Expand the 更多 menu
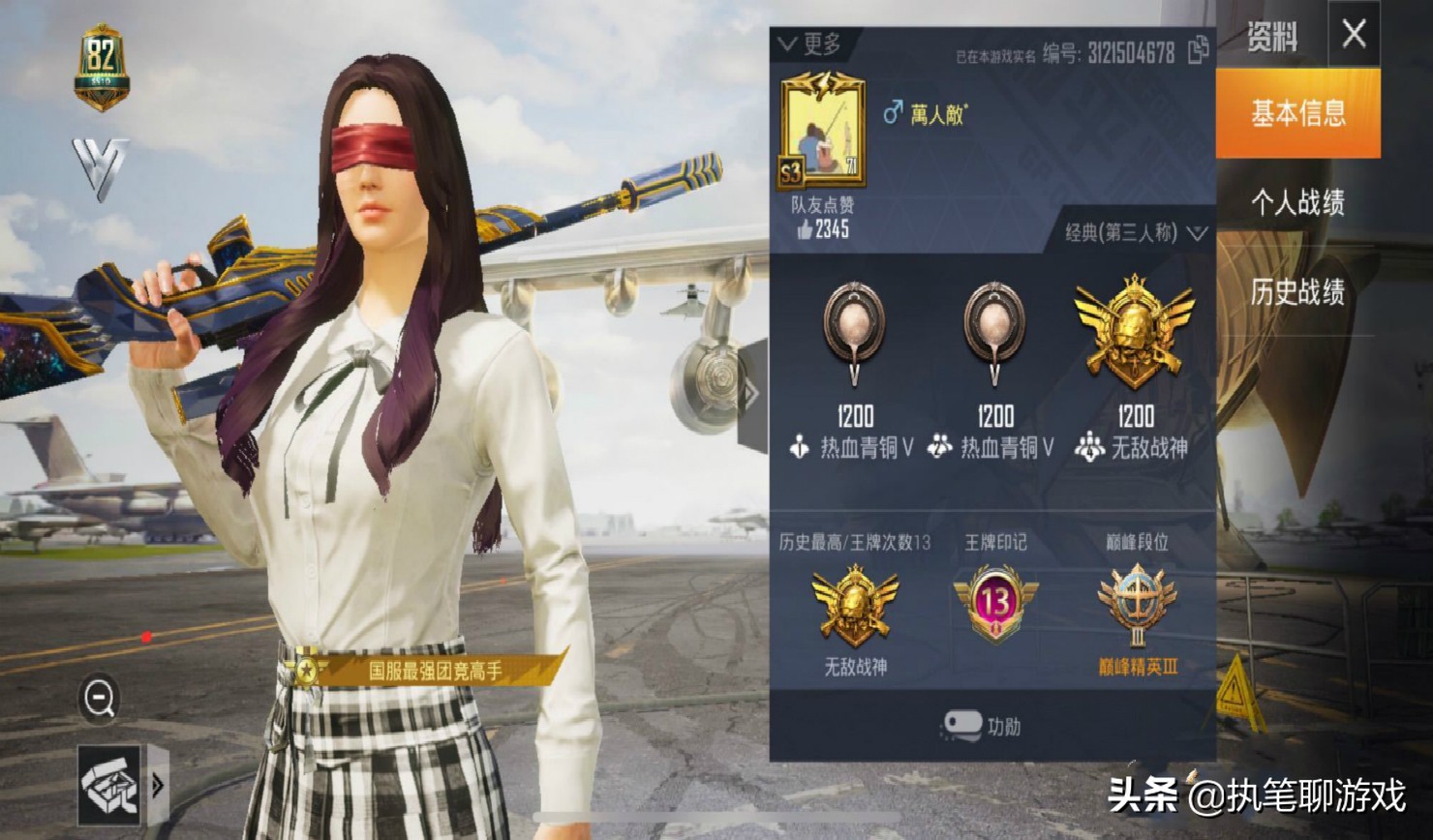This screenshot has width=1433, height=840. [x=810, y=44]
